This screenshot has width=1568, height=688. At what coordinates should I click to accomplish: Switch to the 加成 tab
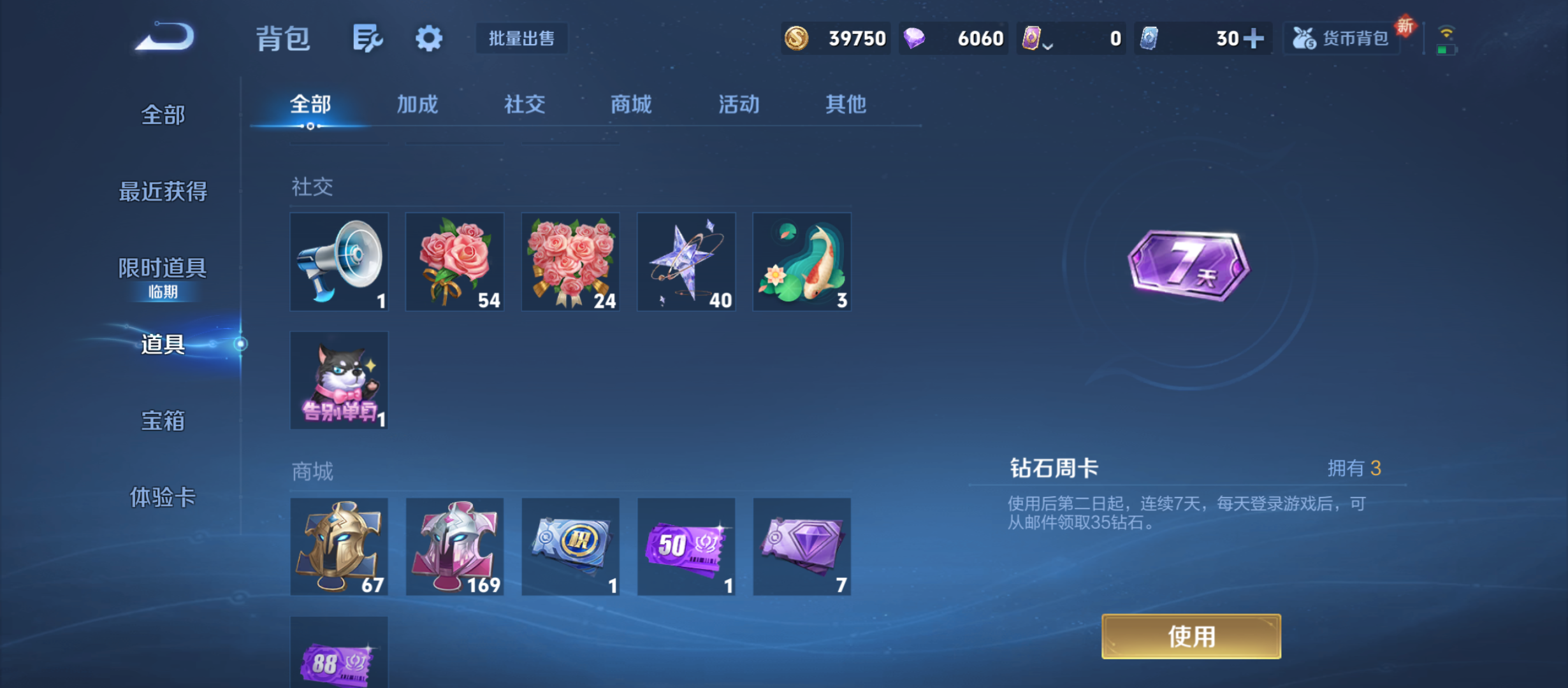point(419,104)
